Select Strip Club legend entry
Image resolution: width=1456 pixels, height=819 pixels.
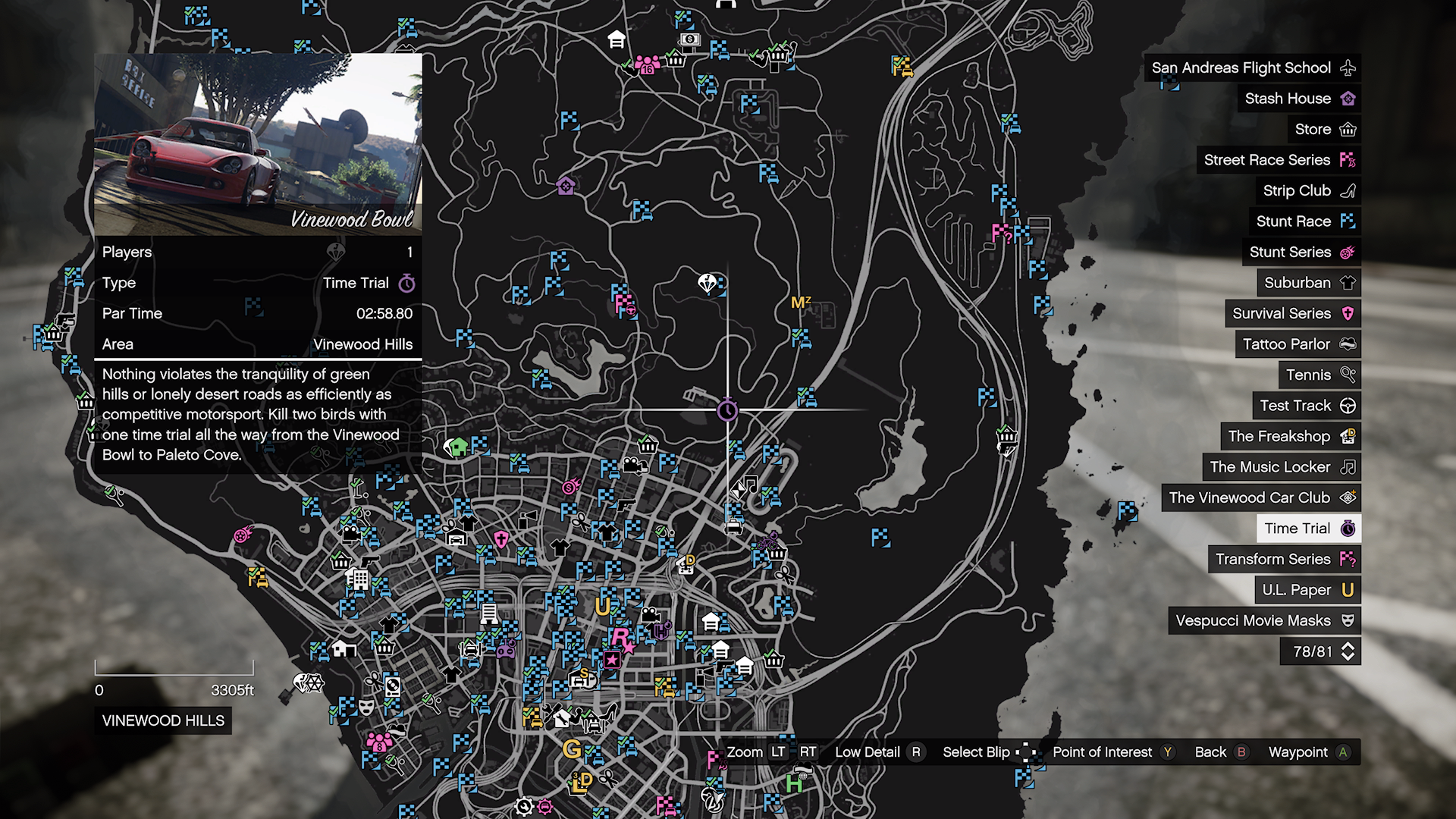[x=1307, y=190]
